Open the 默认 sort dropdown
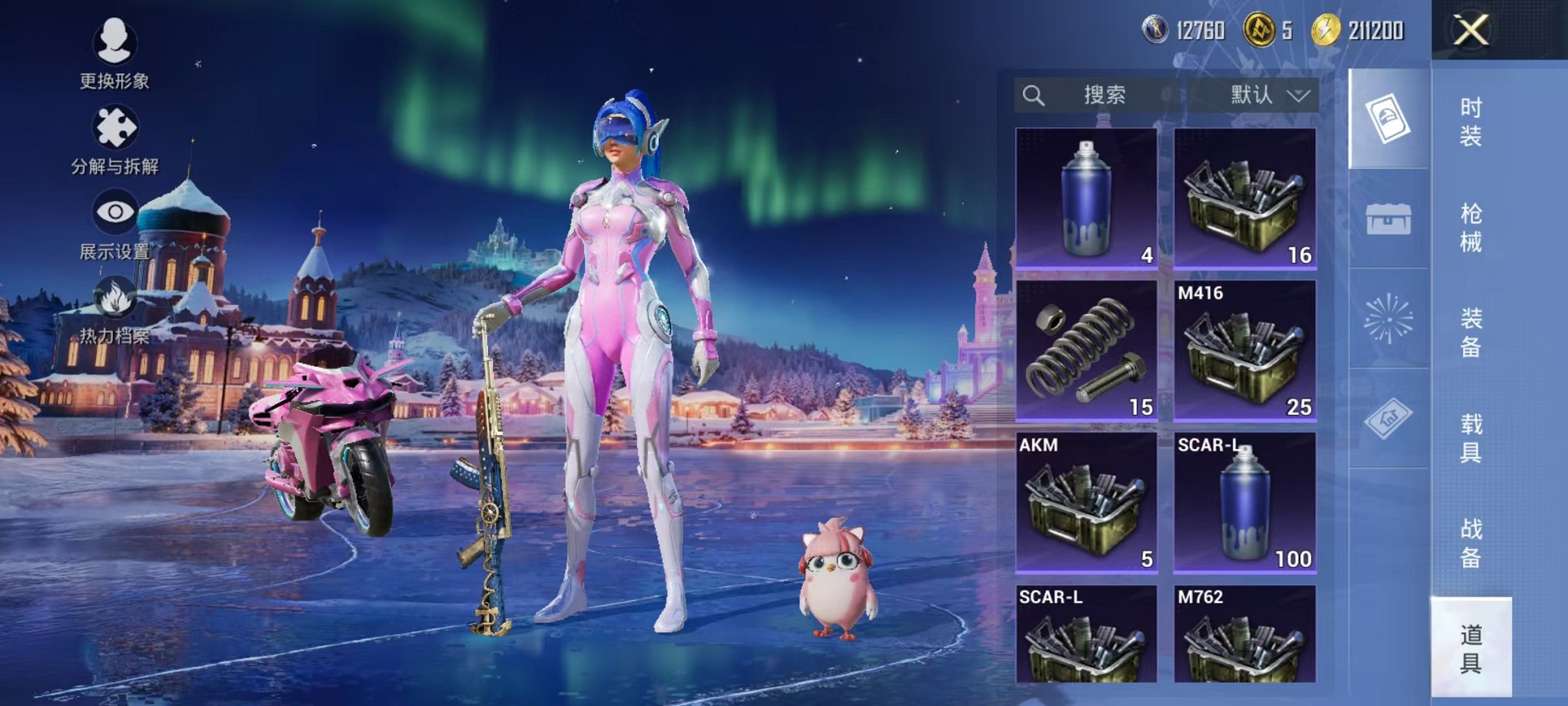 (1268, 95)
